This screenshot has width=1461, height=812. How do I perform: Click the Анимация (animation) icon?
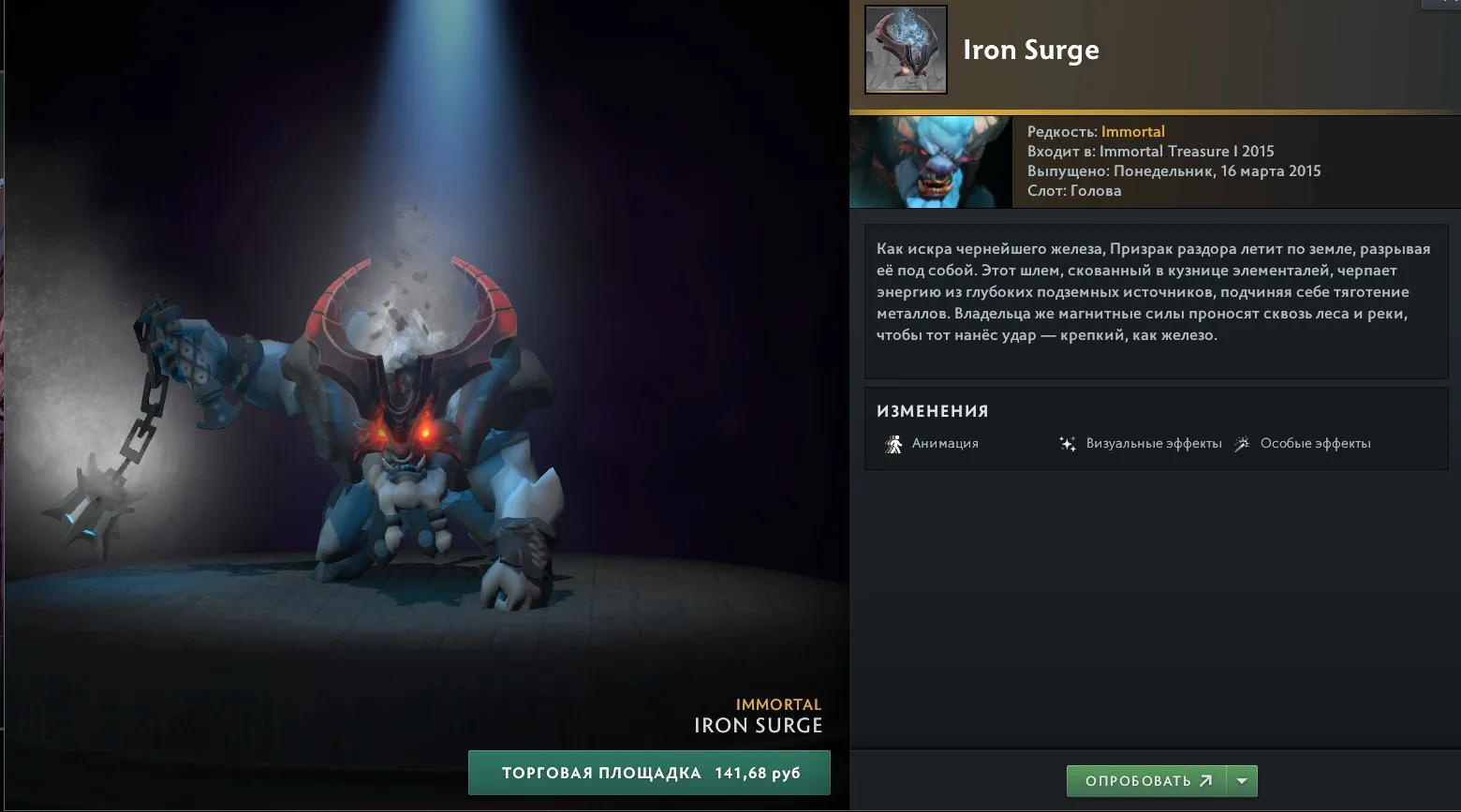895,442
